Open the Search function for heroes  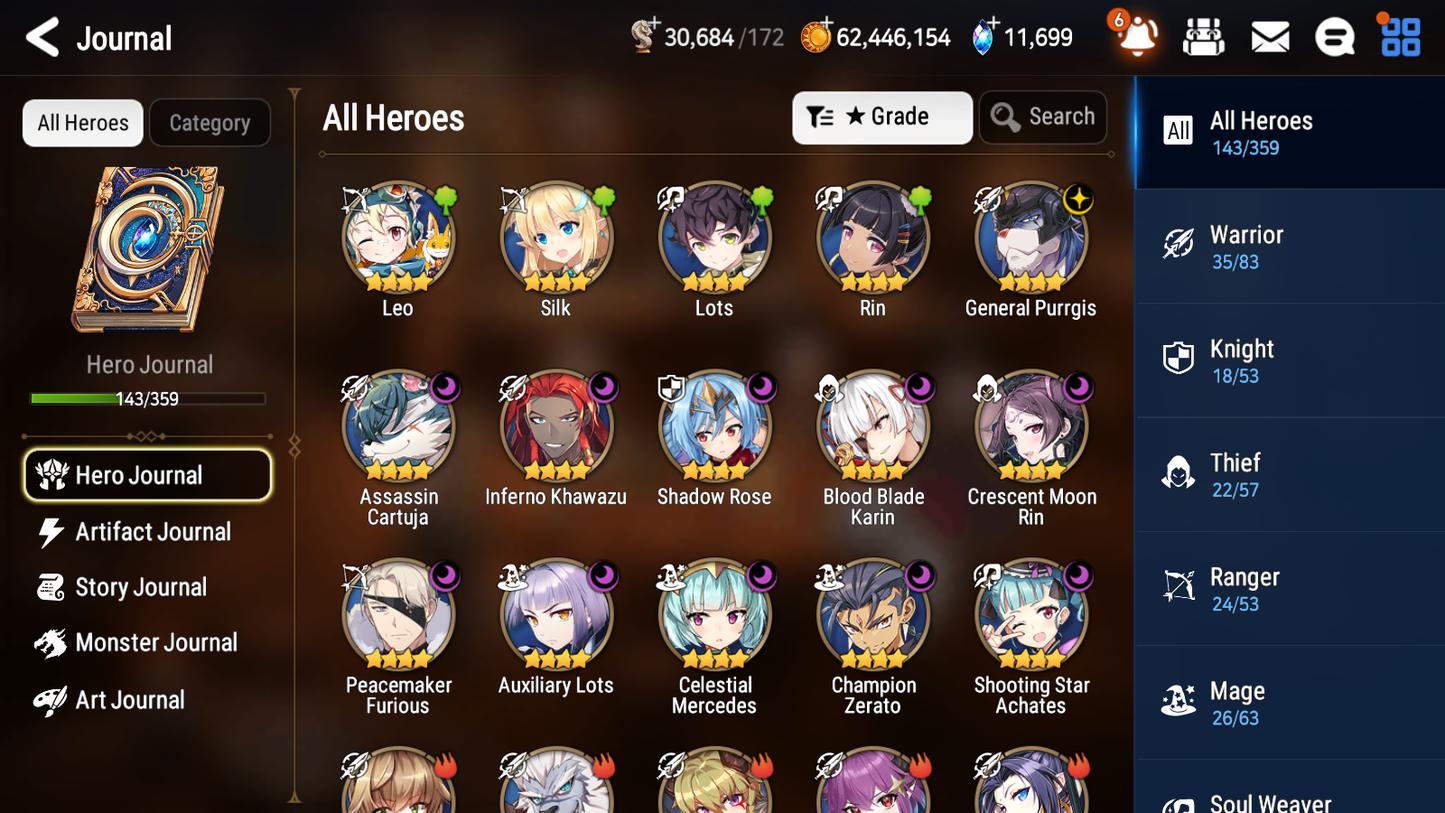click(1043, 117)
